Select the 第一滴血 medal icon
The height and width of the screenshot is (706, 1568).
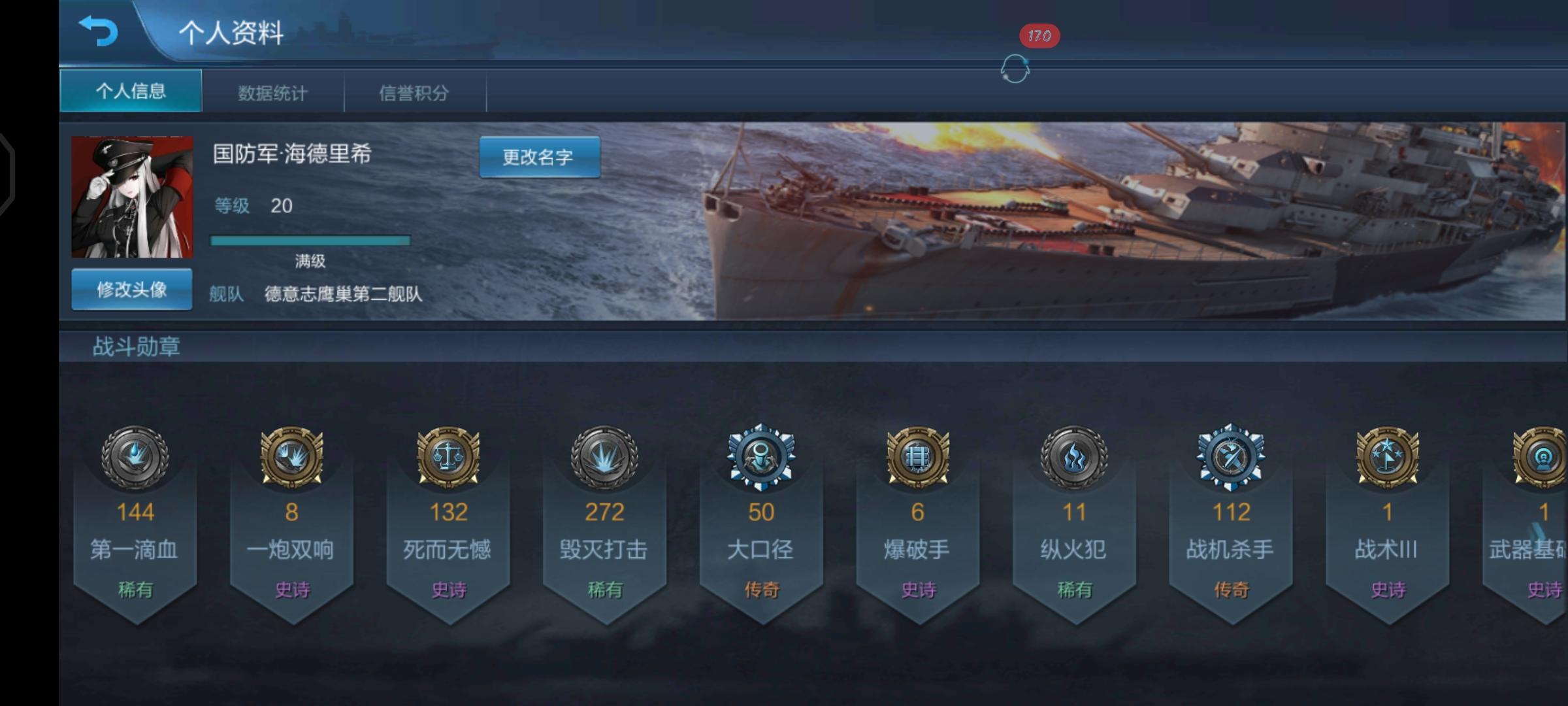tap(134, 458)
